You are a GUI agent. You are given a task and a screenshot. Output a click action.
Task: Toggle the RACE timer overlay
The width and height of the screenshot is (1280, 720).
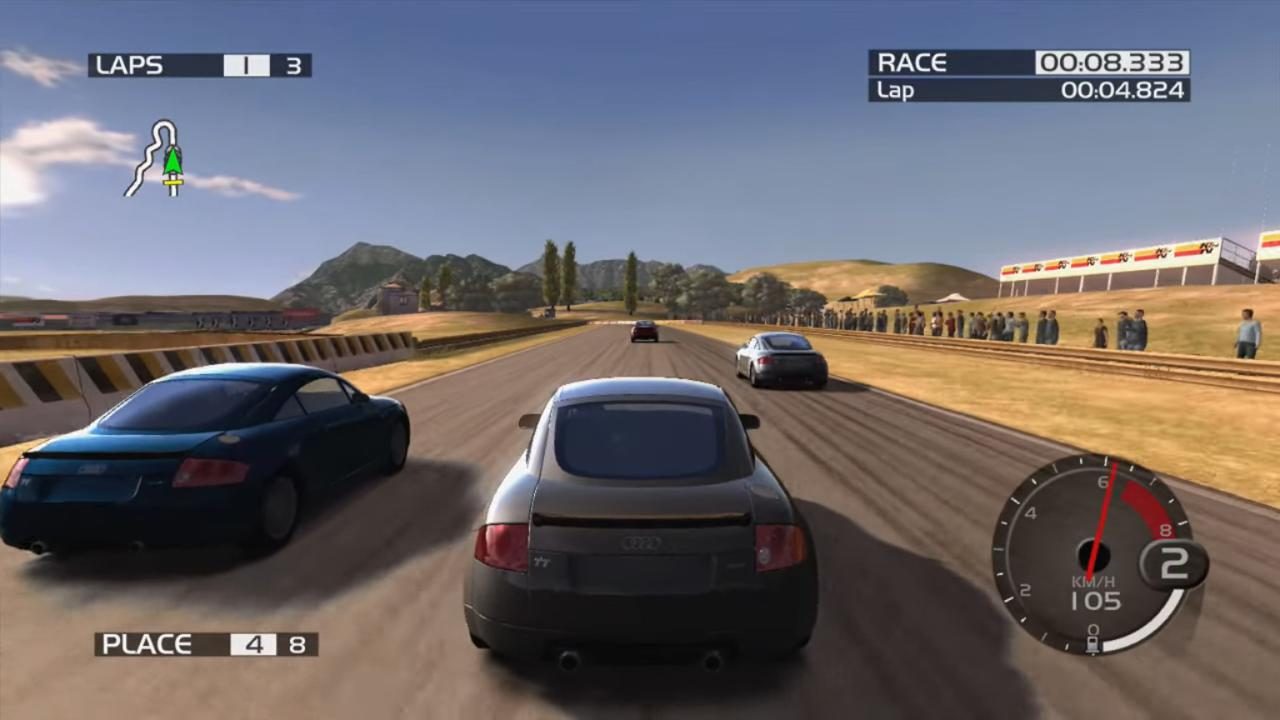pos(1025,62)
